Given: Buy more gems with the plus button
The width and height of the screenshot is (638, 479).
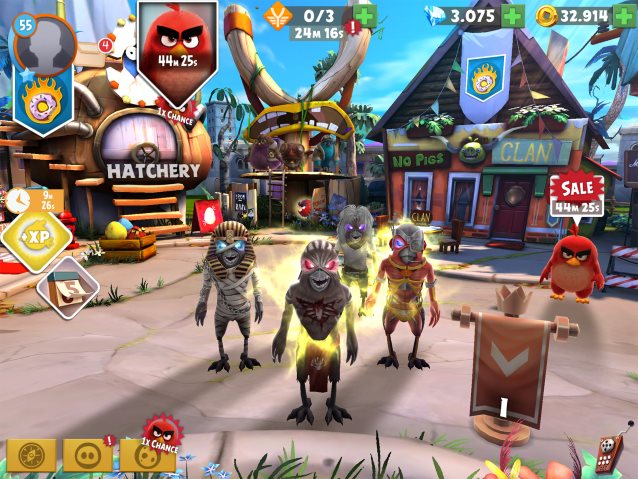Looking at the screenshot, I should 512,16.
